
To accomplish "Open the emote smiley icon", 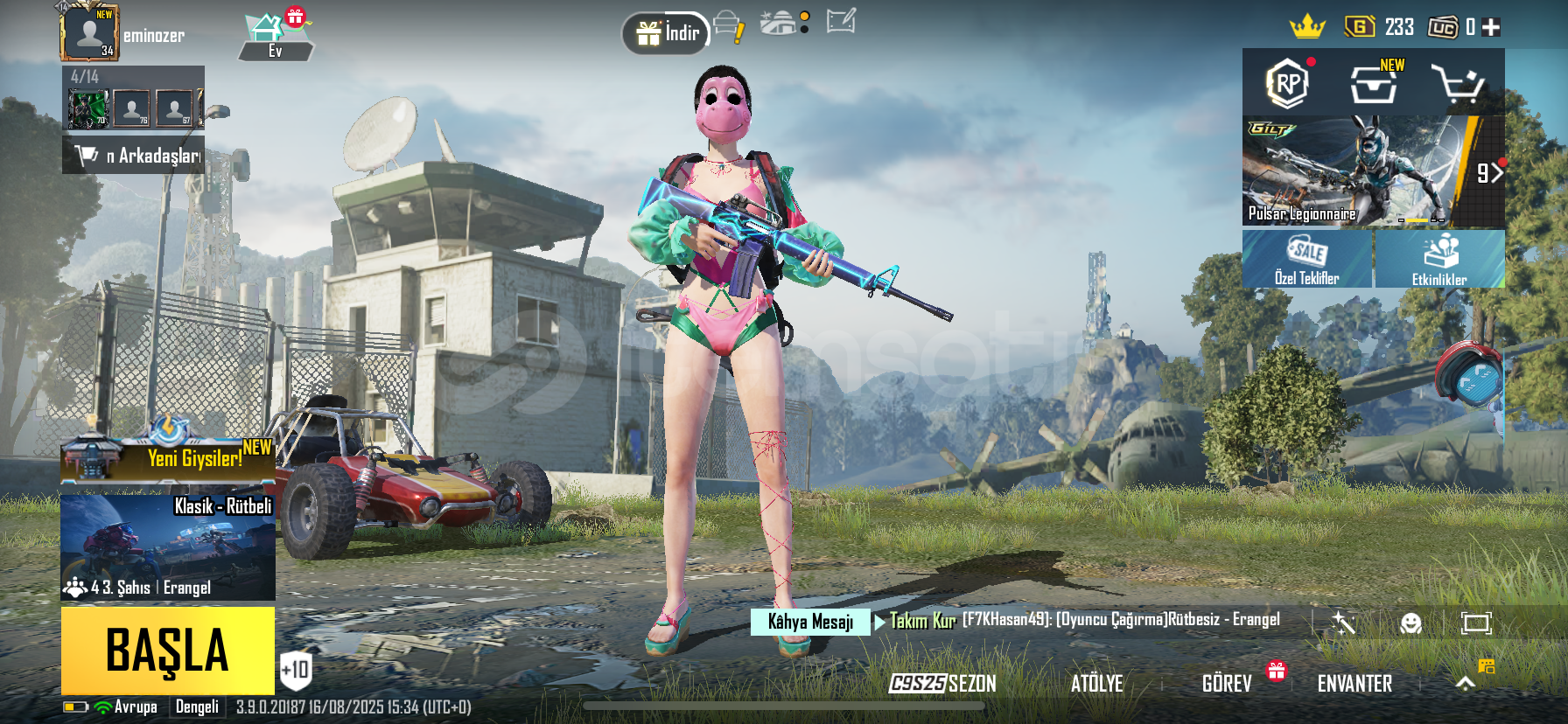I will point(1410,623).
